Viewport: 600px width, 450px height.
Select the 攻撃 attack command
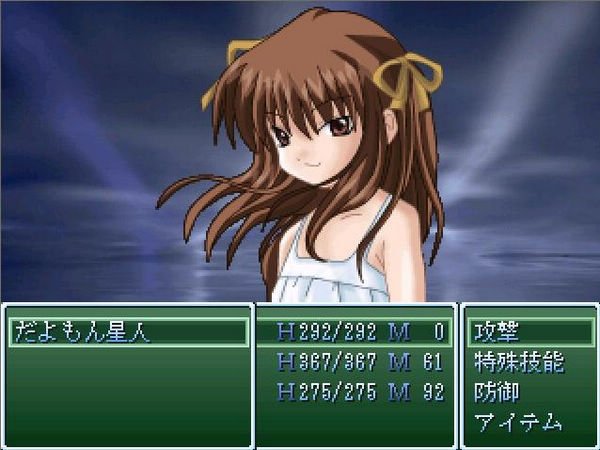click(x=496, y=332)
